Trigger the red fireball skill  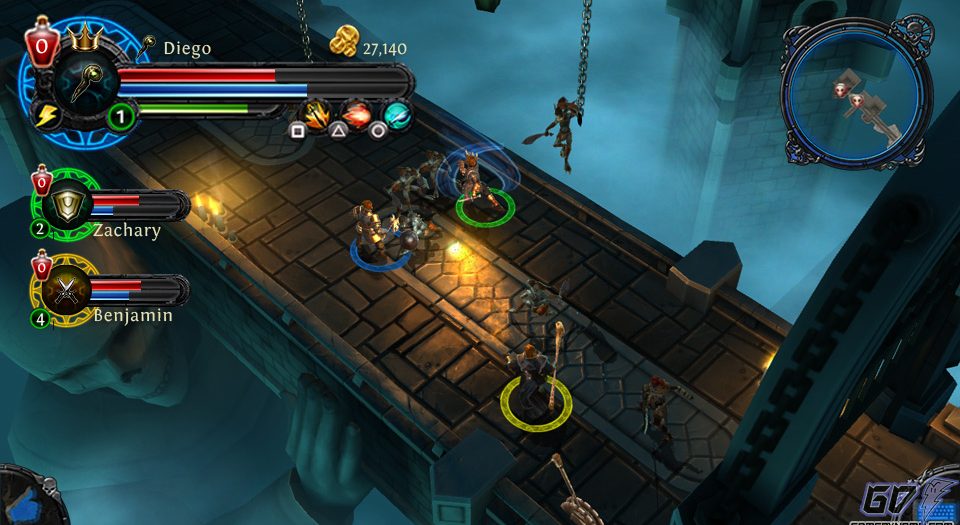(x=356, y=112)
